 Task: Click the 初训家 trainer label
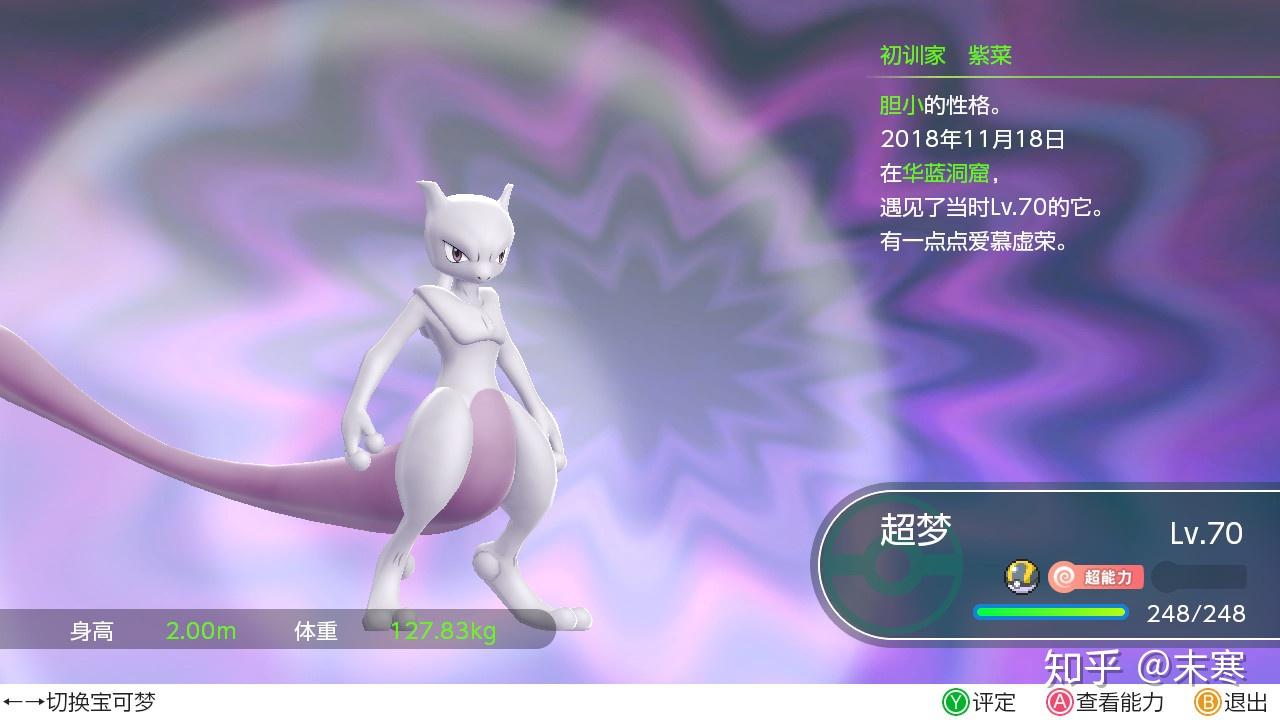coord(913,55)
